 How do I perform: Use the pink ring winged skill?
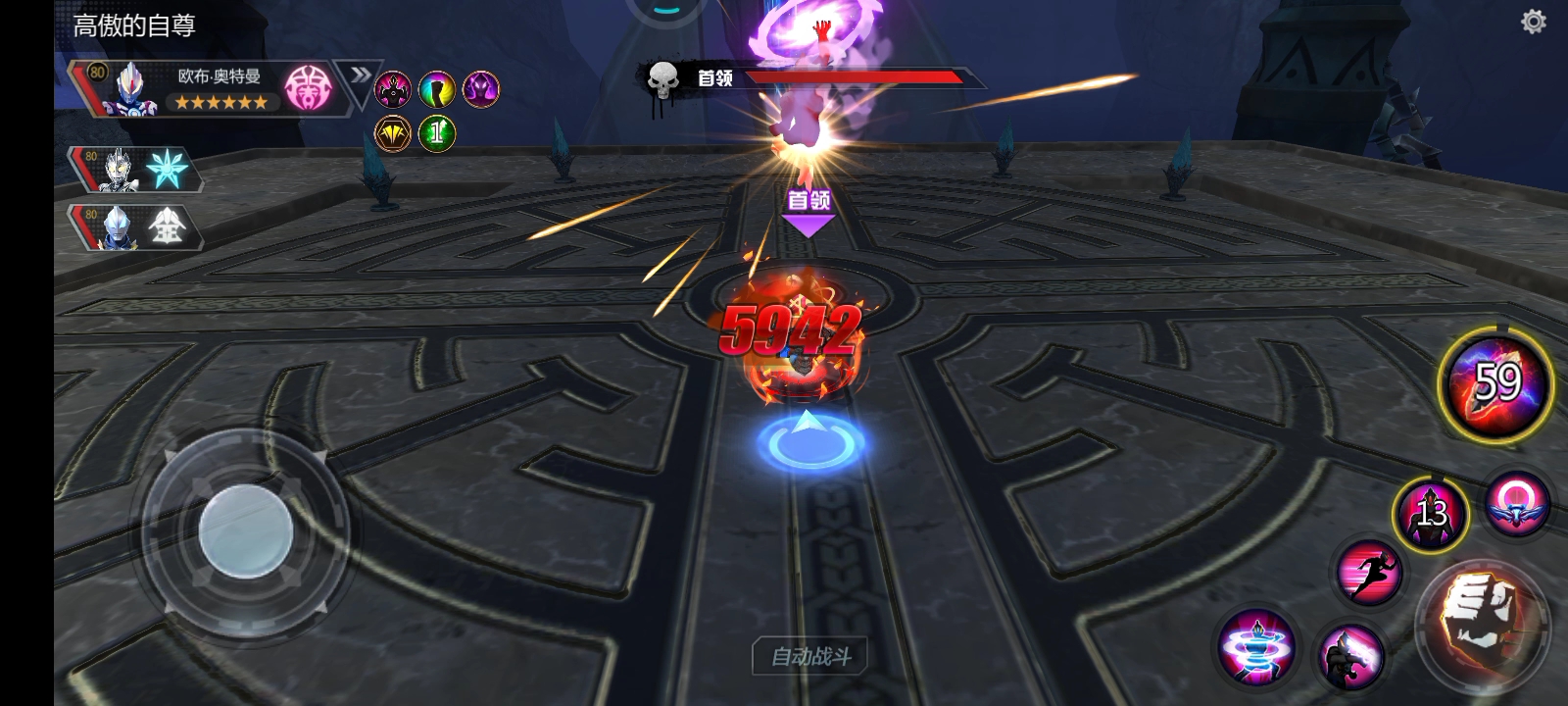(1516, 503)
